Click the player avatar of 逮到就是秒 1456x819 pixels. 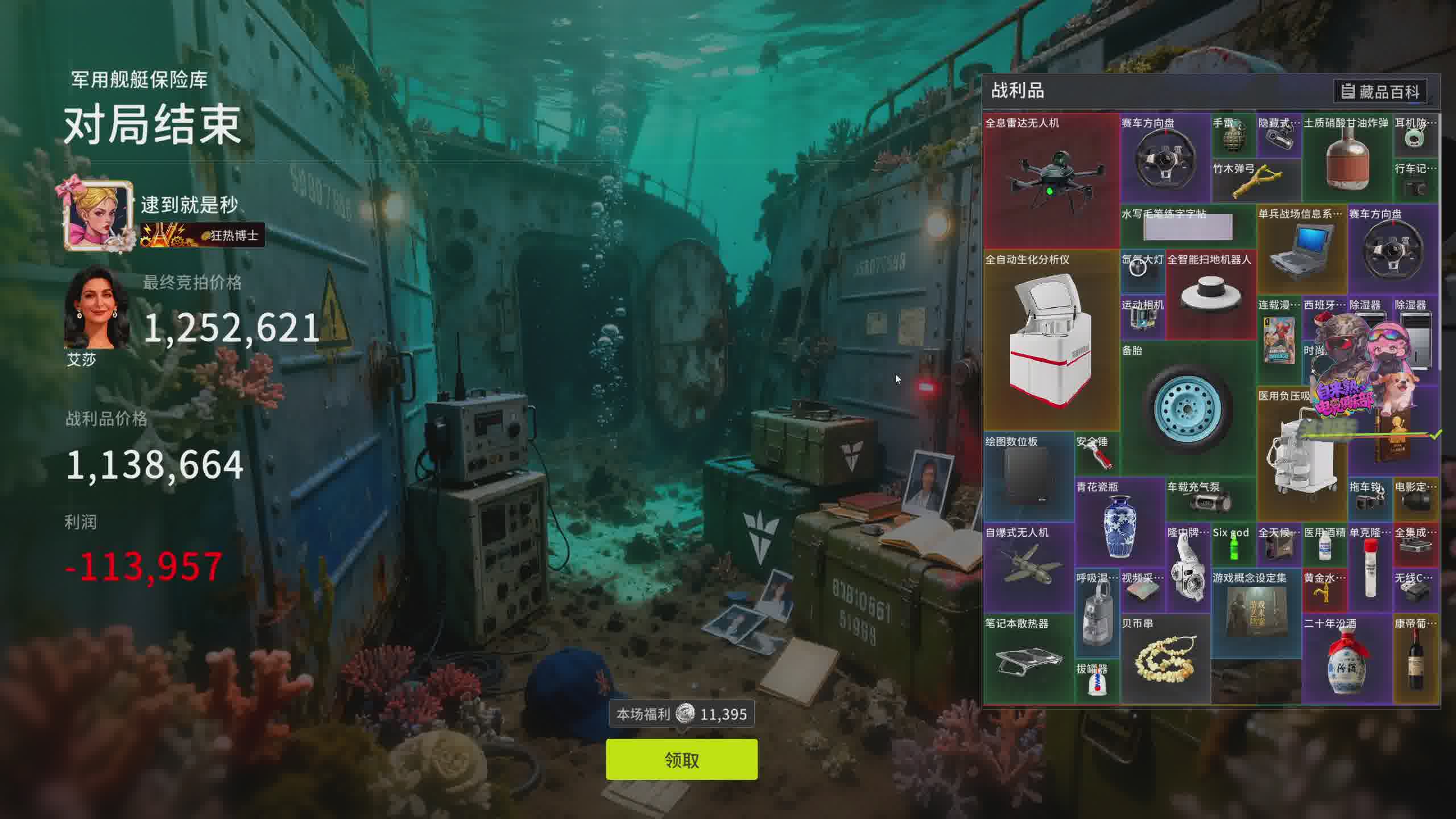(x=98, y=216)
